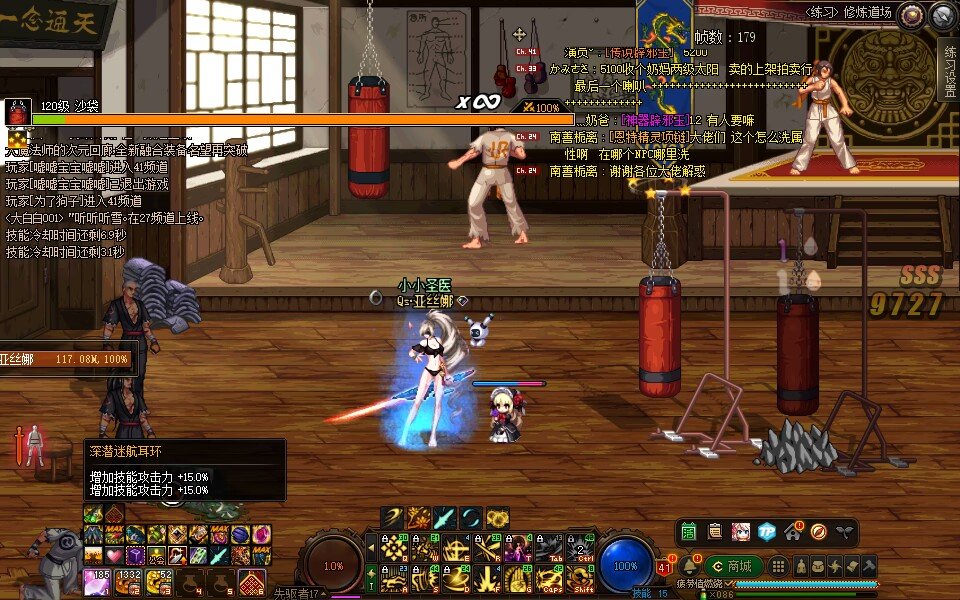
Task: Click the pink heart buff icon
Action: 114,555
